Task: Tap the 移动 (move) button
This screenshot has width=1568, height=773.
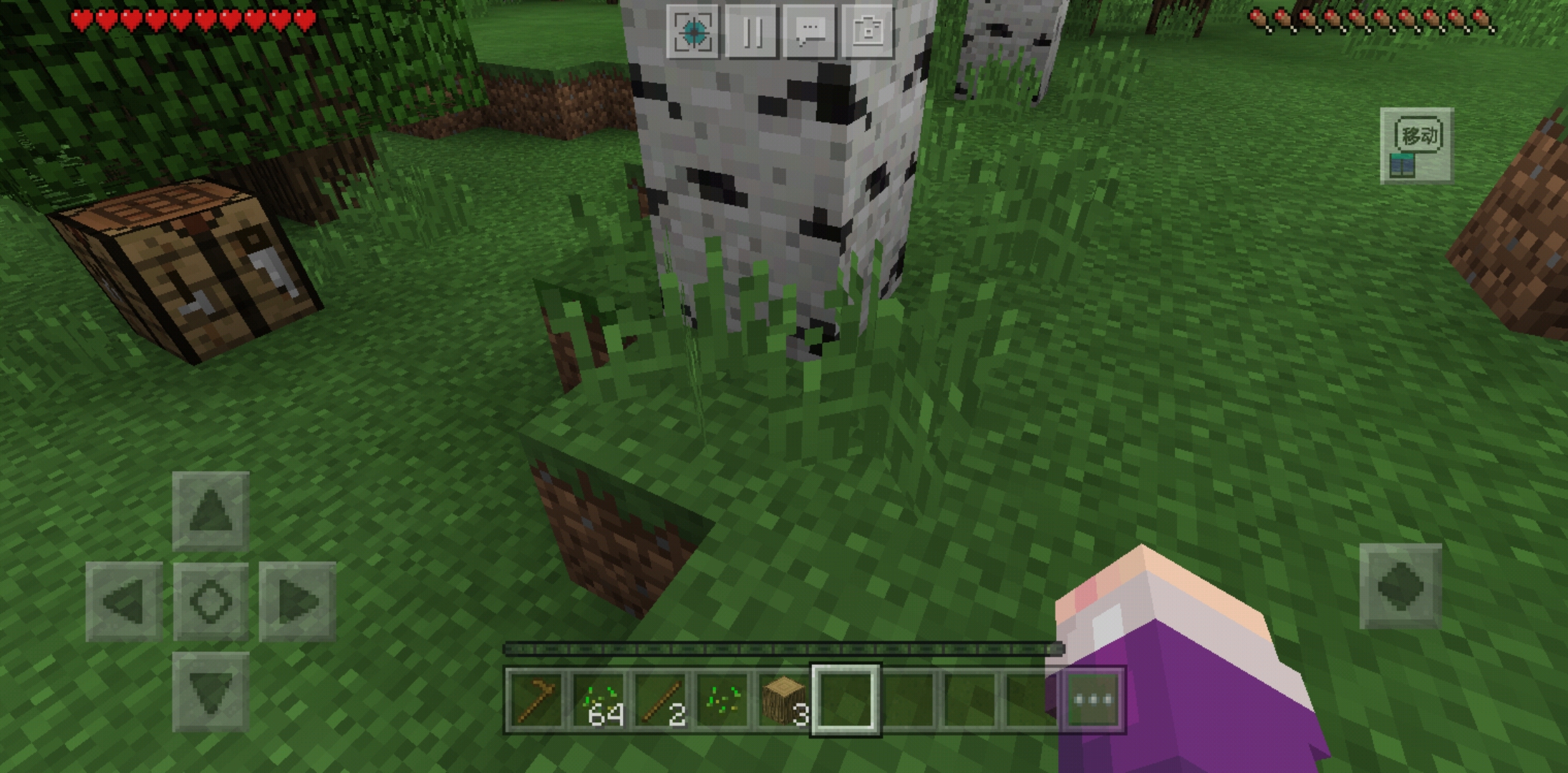Action: point(1416,145)
